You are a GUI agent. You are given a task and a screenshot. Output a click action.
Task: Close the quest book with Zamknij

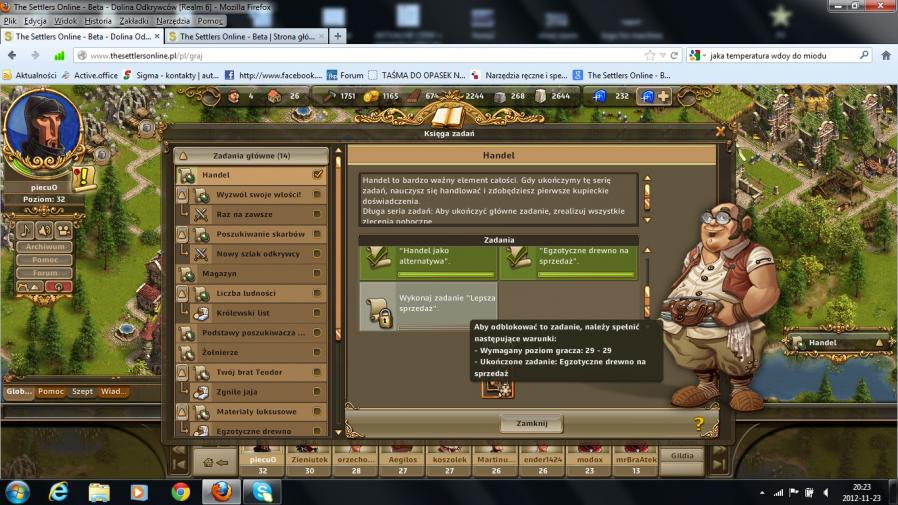531,424
